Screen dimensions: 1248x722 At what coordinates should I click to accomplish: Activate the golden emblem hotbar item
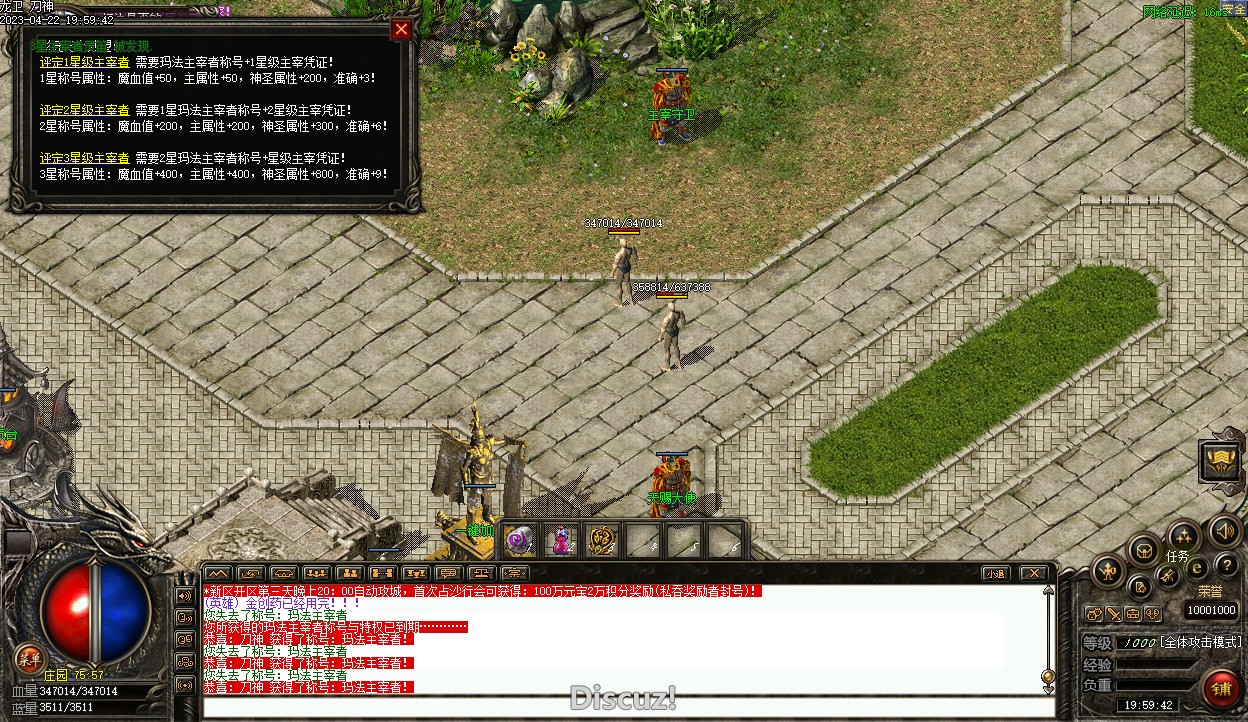602,541
